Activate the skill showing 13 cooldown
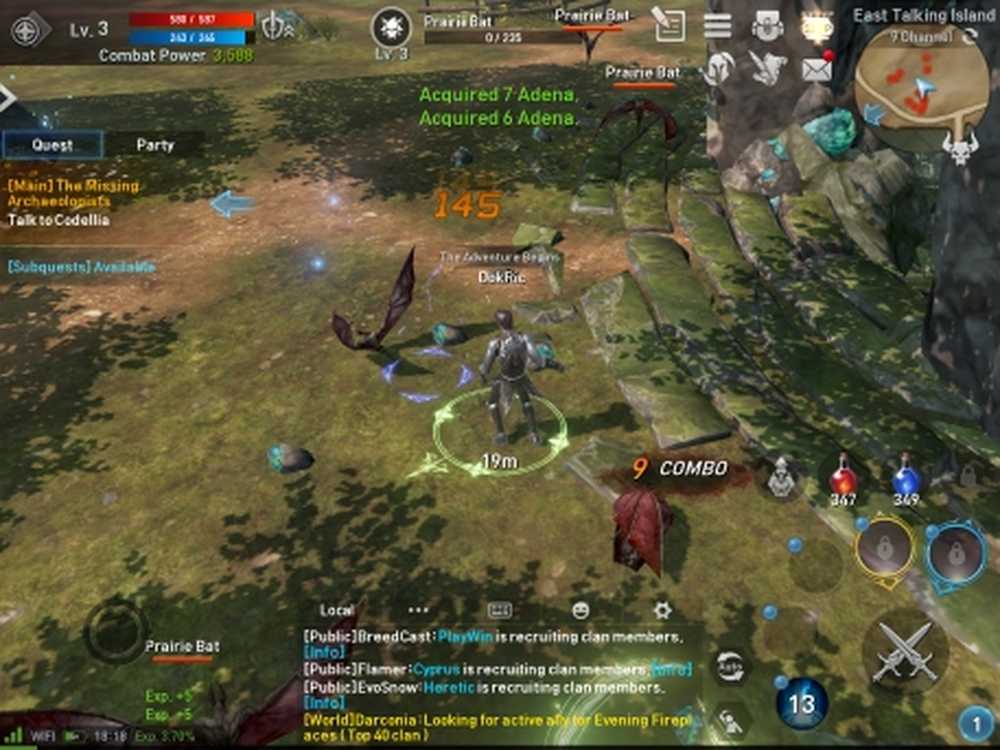The image size is (1000, 750). [802, 703]
